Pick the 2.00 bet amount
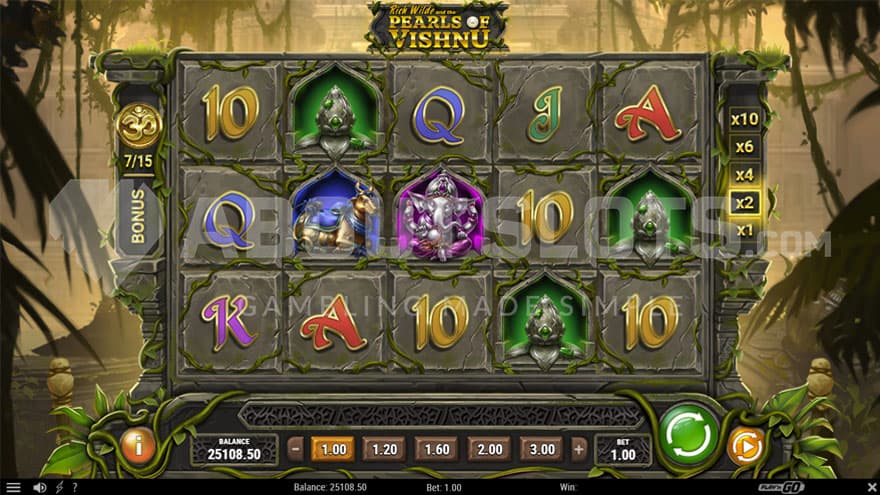This screenshot has width=880, height=495. (489, 449)
